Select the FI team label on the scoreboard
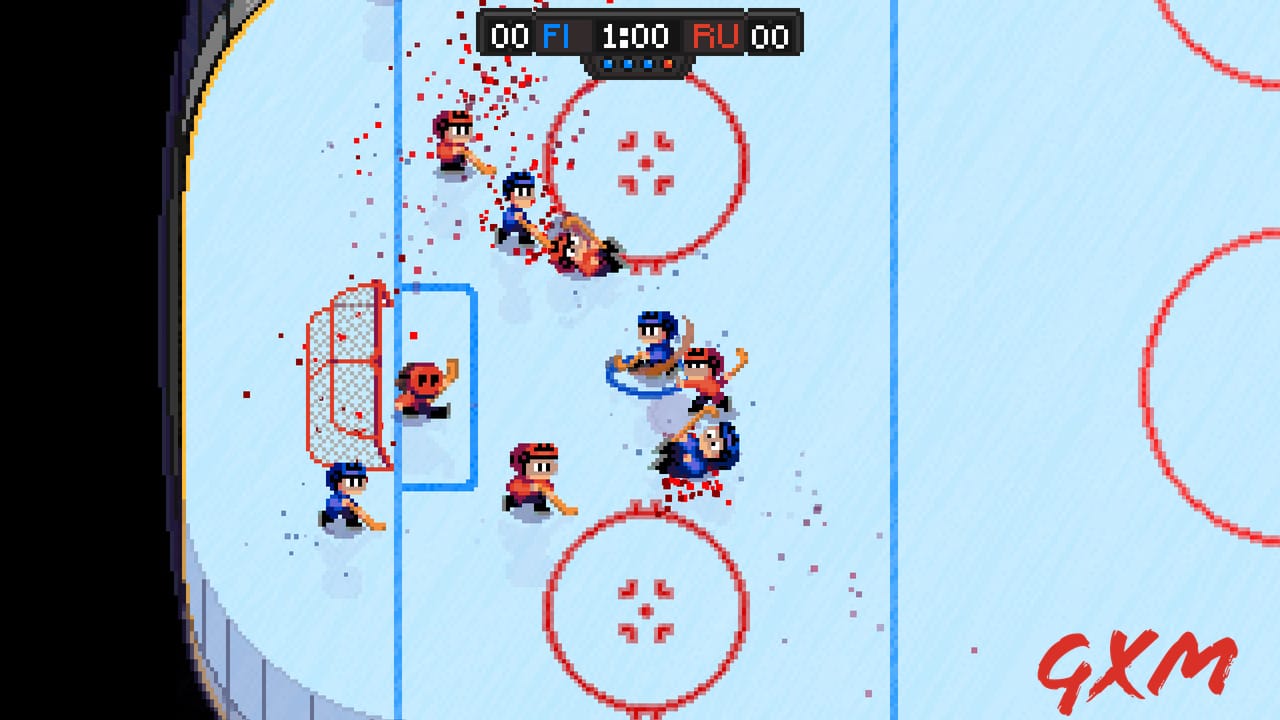This screenshot has height=720, width=1280. 557,36
